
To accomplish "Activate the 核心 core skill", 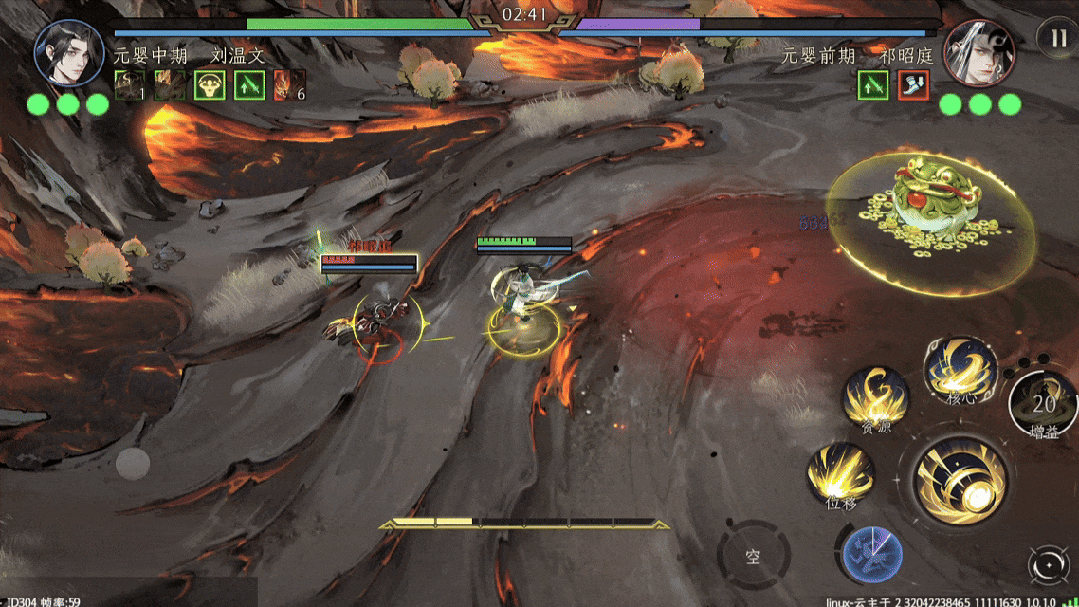I will [x=959, y=368].
